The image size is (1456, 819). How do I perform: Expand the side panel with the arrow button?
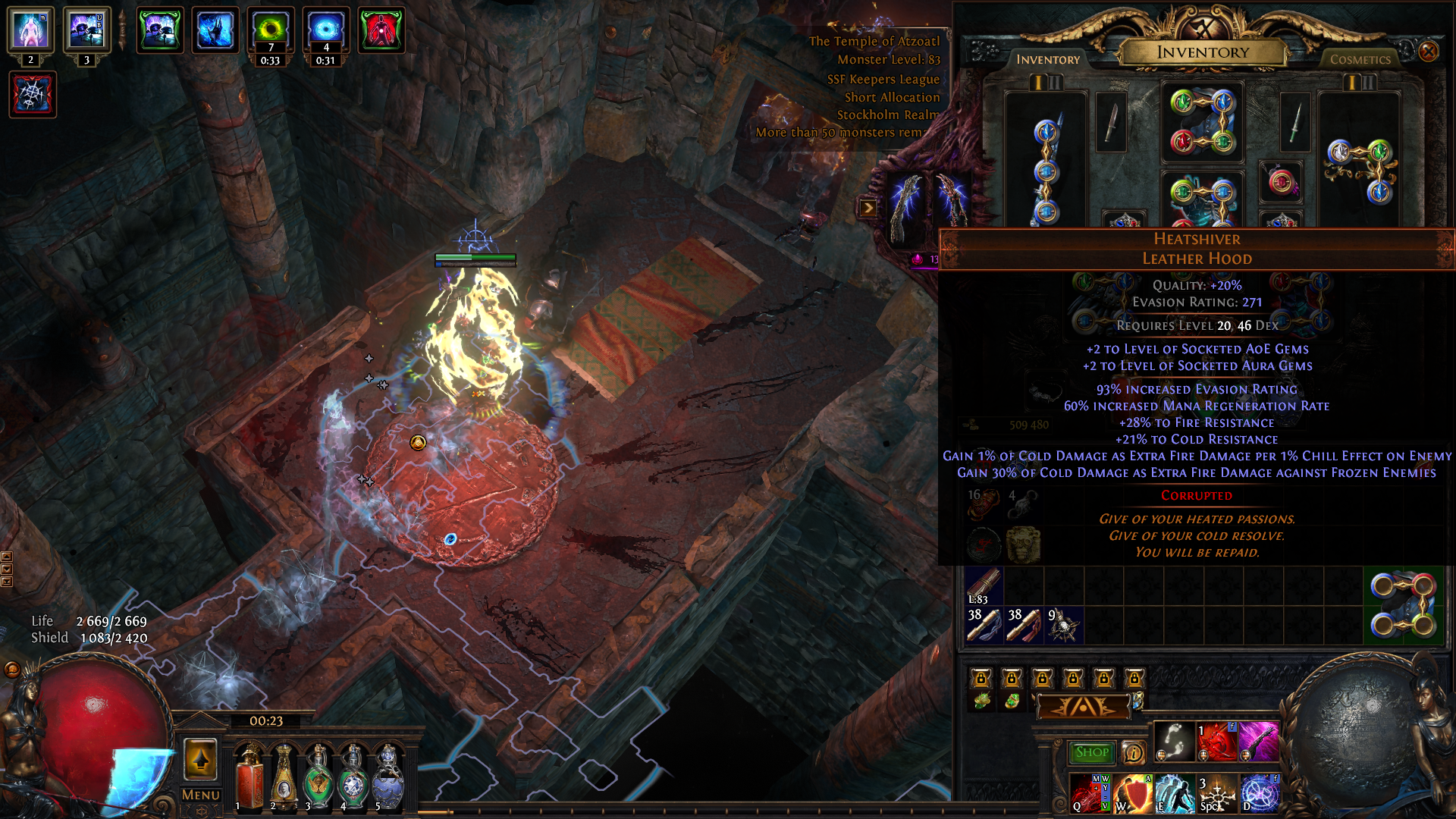[868, 208]
